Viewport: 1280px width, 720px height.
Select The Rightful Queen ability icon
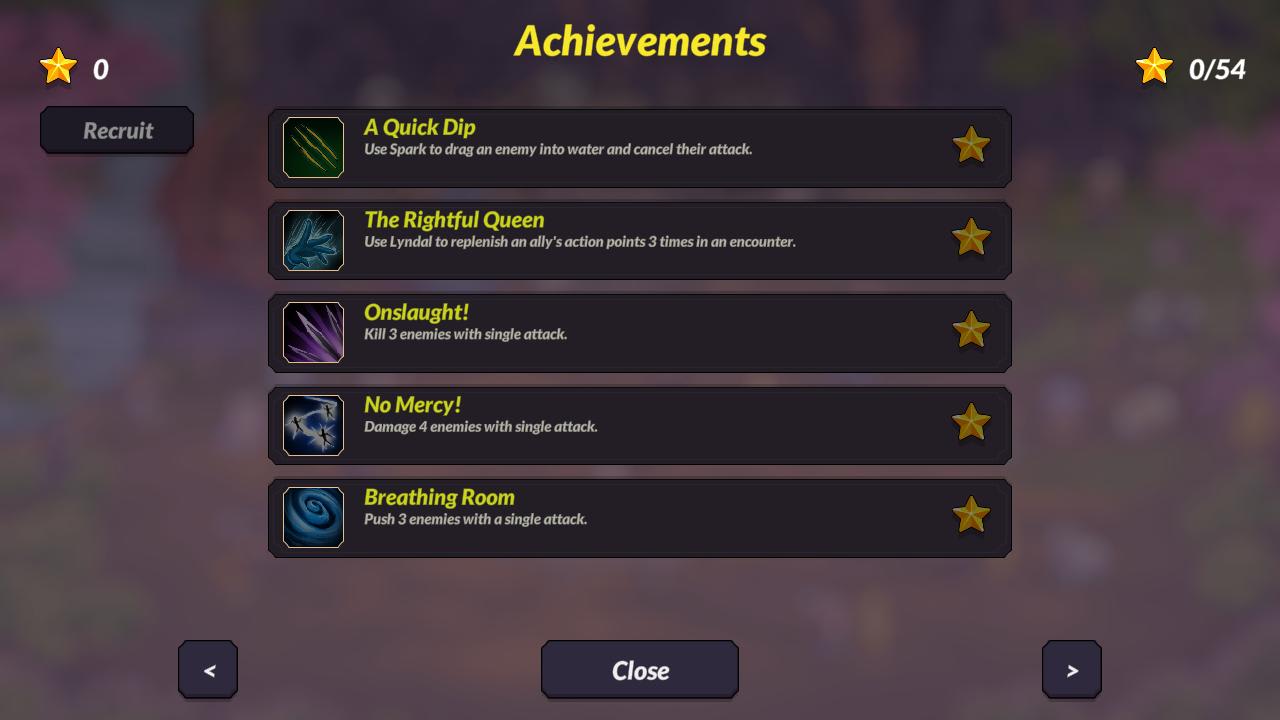[x=312, y=240]
